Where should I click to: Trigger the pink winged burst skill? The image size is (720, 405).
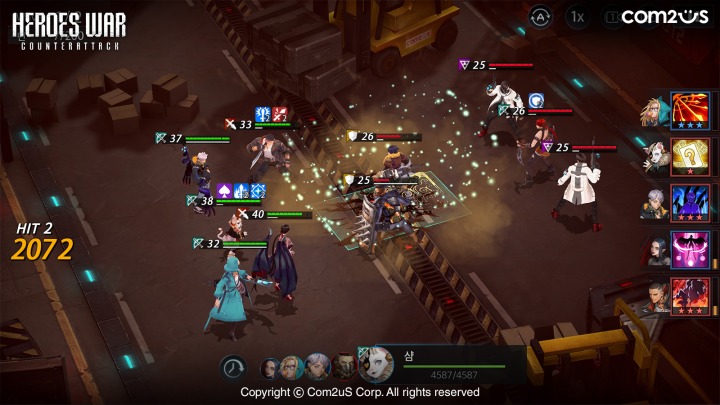[x=691, y=249]
